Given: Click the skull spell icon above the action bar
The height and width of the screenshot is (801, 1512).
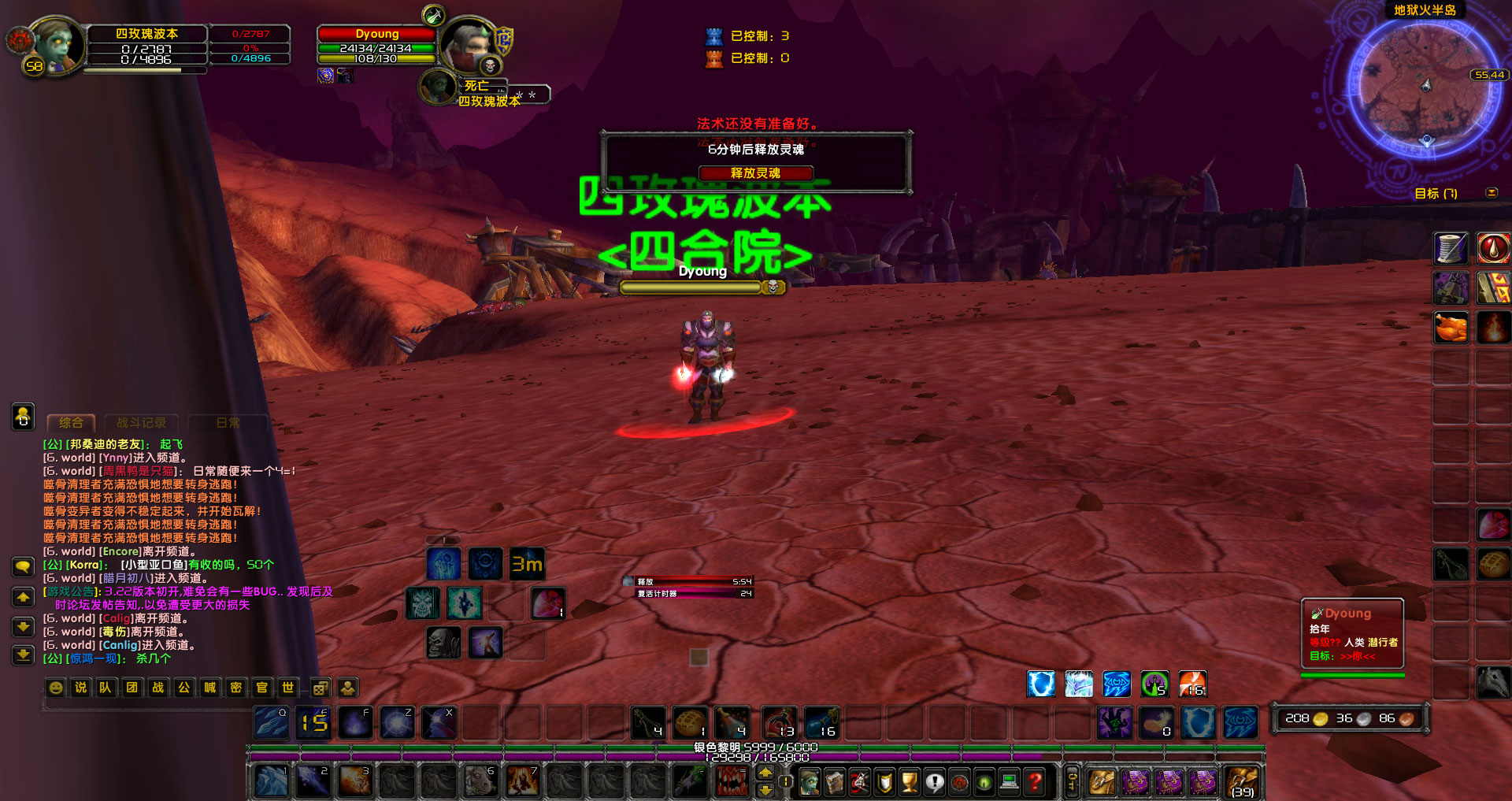Looking at the screenshot, I should tap(443, 643).
